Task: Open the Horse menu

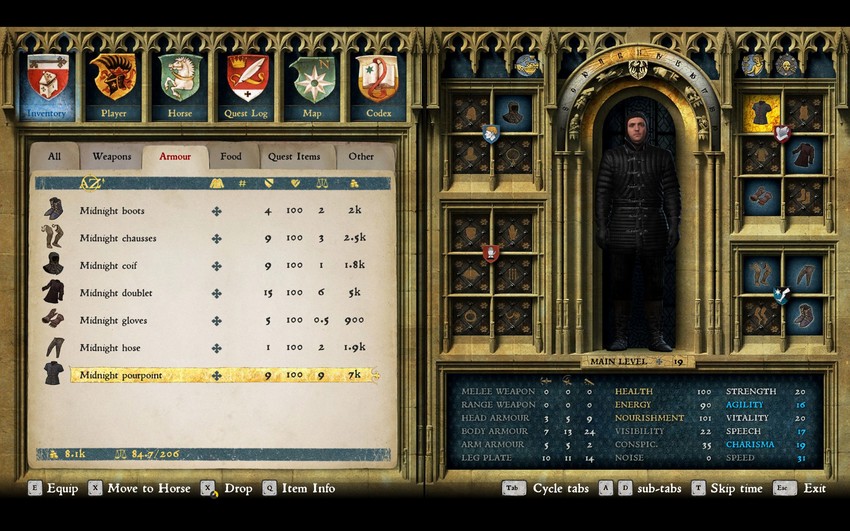Action: point(180,82)
